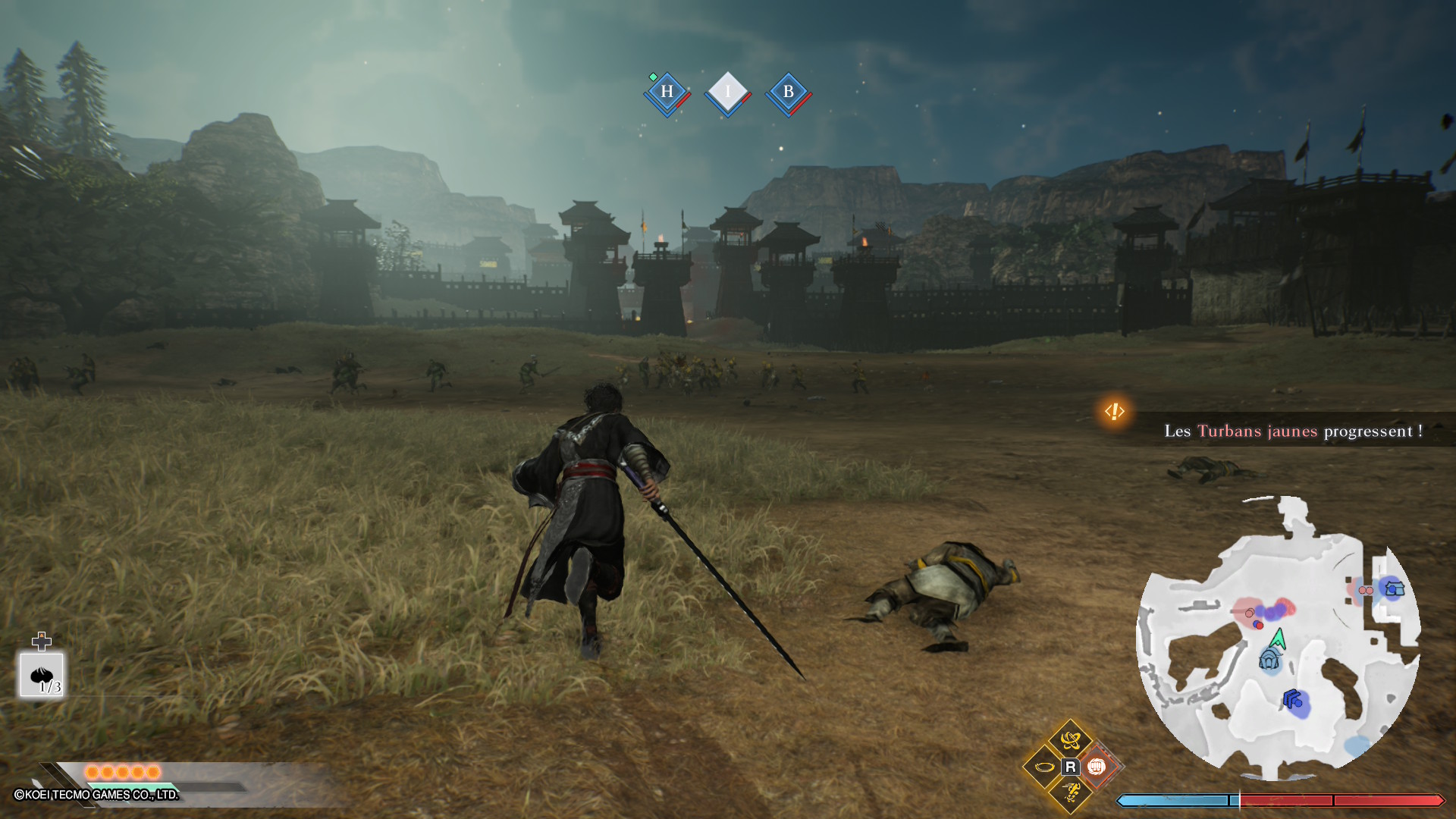
Task: Select the helmet officer marker on minimap
Action: point(1269,660)
